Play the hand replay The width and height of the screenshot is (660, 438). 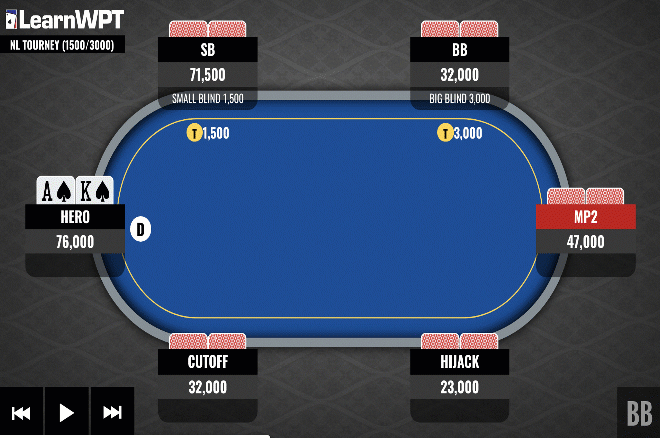coord(67,412)
